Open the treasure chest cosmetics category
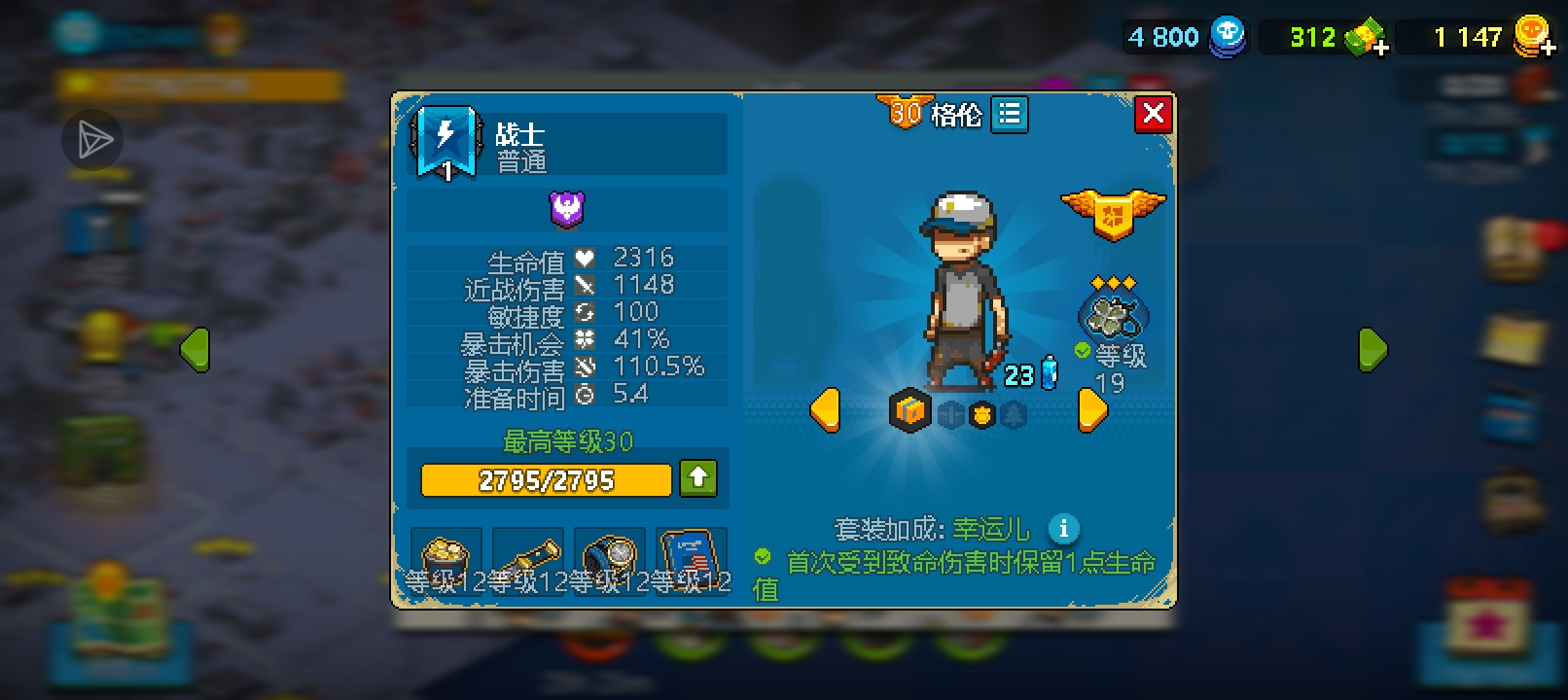 [x=911, y=412]
